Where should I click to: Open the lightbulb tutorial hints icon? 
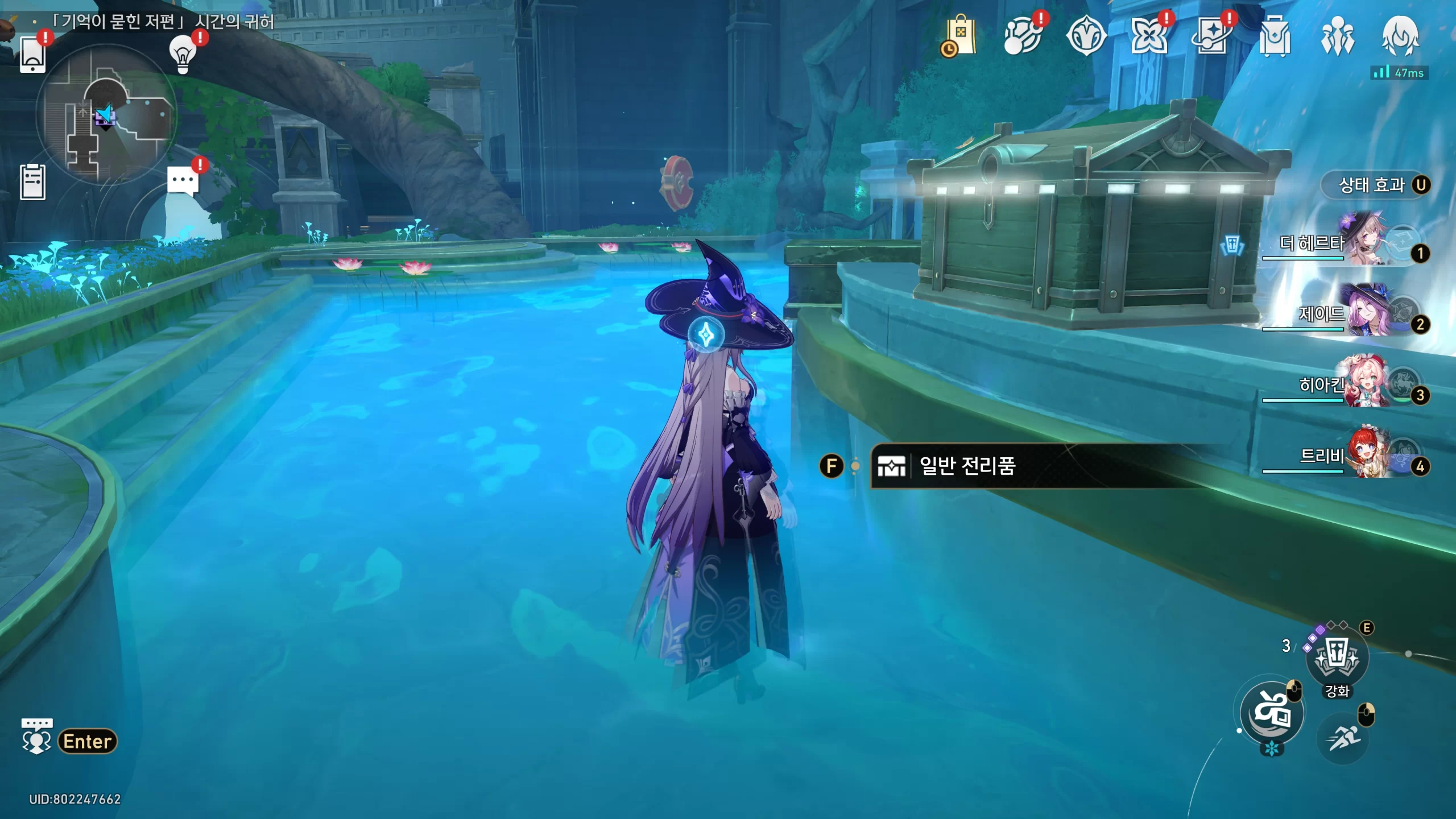click(183, 54)
